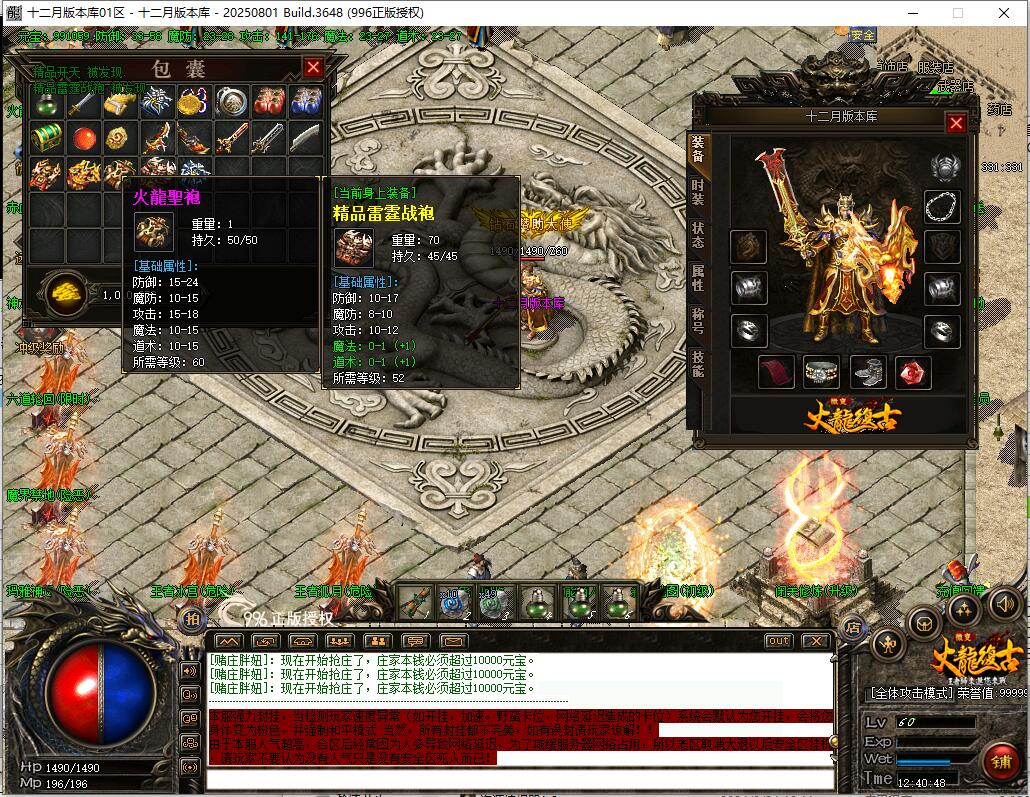Choose the blue potion bundle in bag
Image resolution: width=1030 pixels, height=797 pixels.
pyautogui.click(x=305, y=101)
